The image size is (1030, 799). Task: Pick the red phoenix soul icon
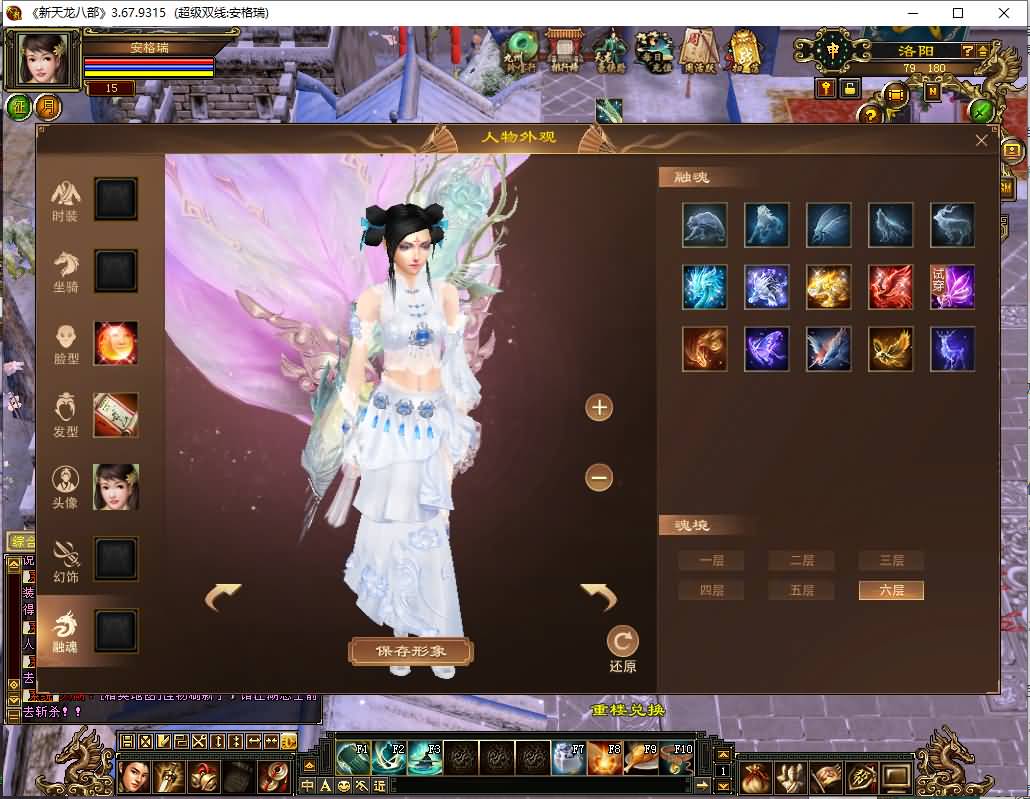pyautogui.click(x=890, y=287)
